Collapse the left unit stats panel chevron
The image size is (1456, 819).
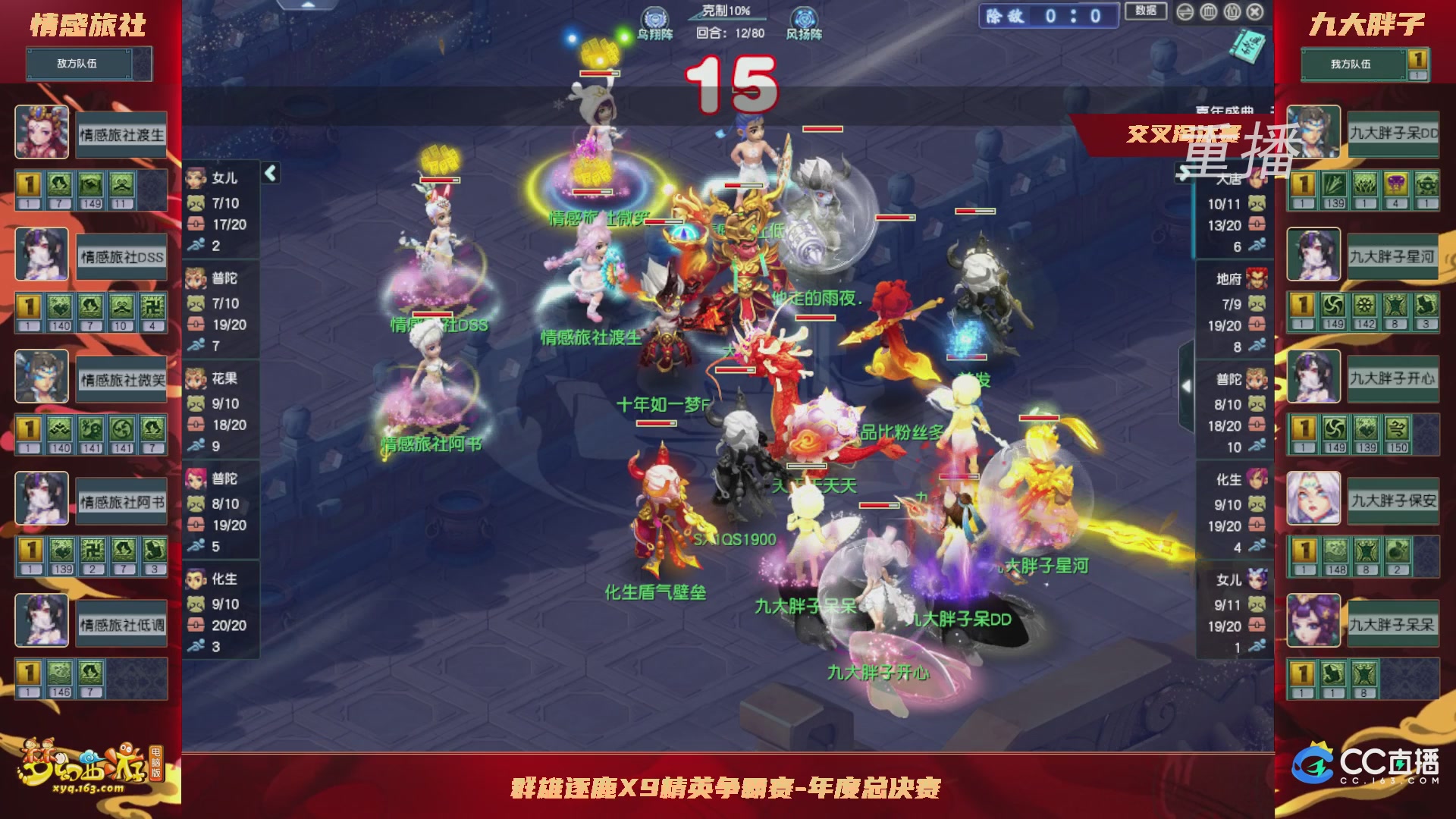click(269, 173)
